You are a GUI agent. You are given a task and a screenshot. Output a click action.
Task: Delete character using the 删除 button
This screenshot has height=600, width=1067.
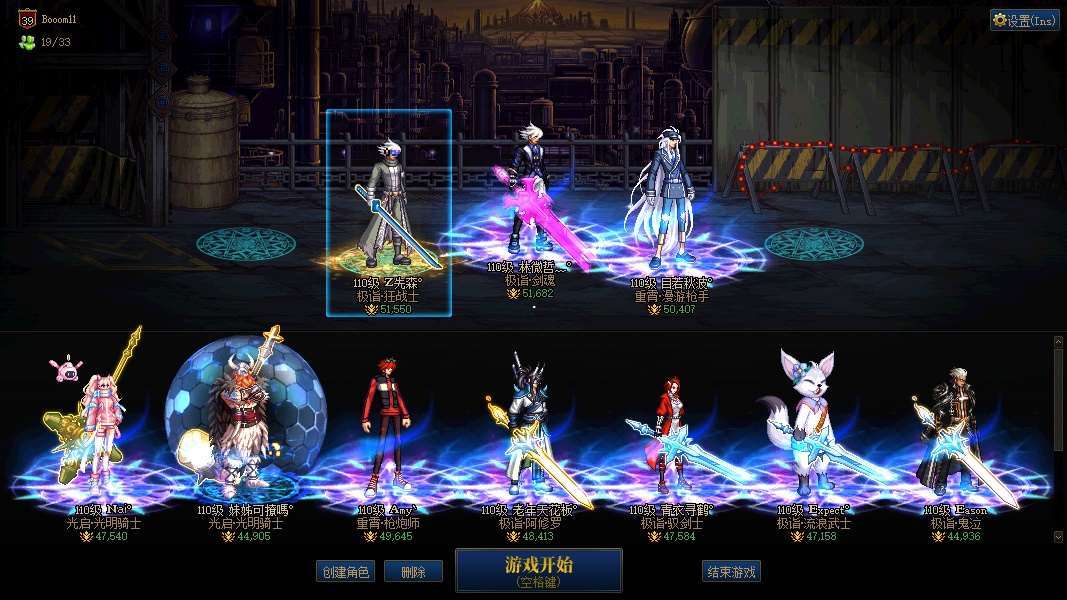click(413, 572)
